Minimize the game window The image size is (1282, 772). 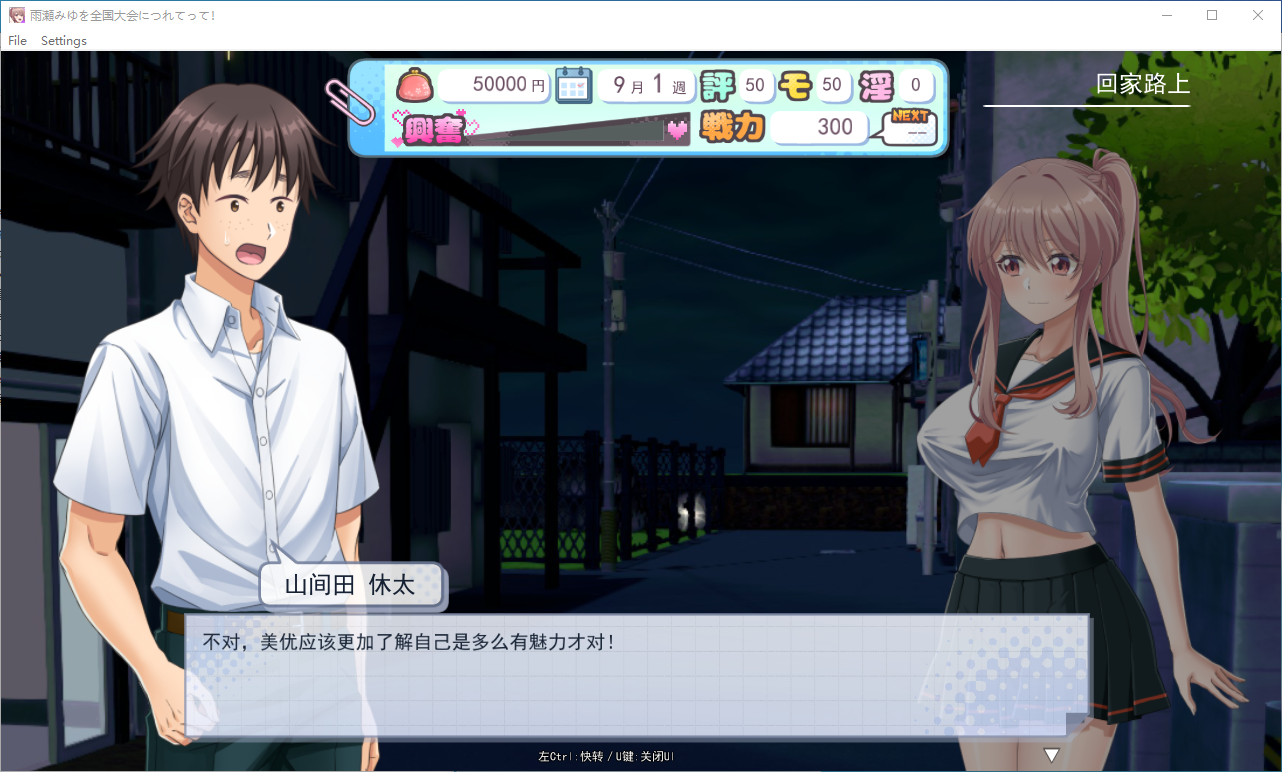coord(1166,15)
